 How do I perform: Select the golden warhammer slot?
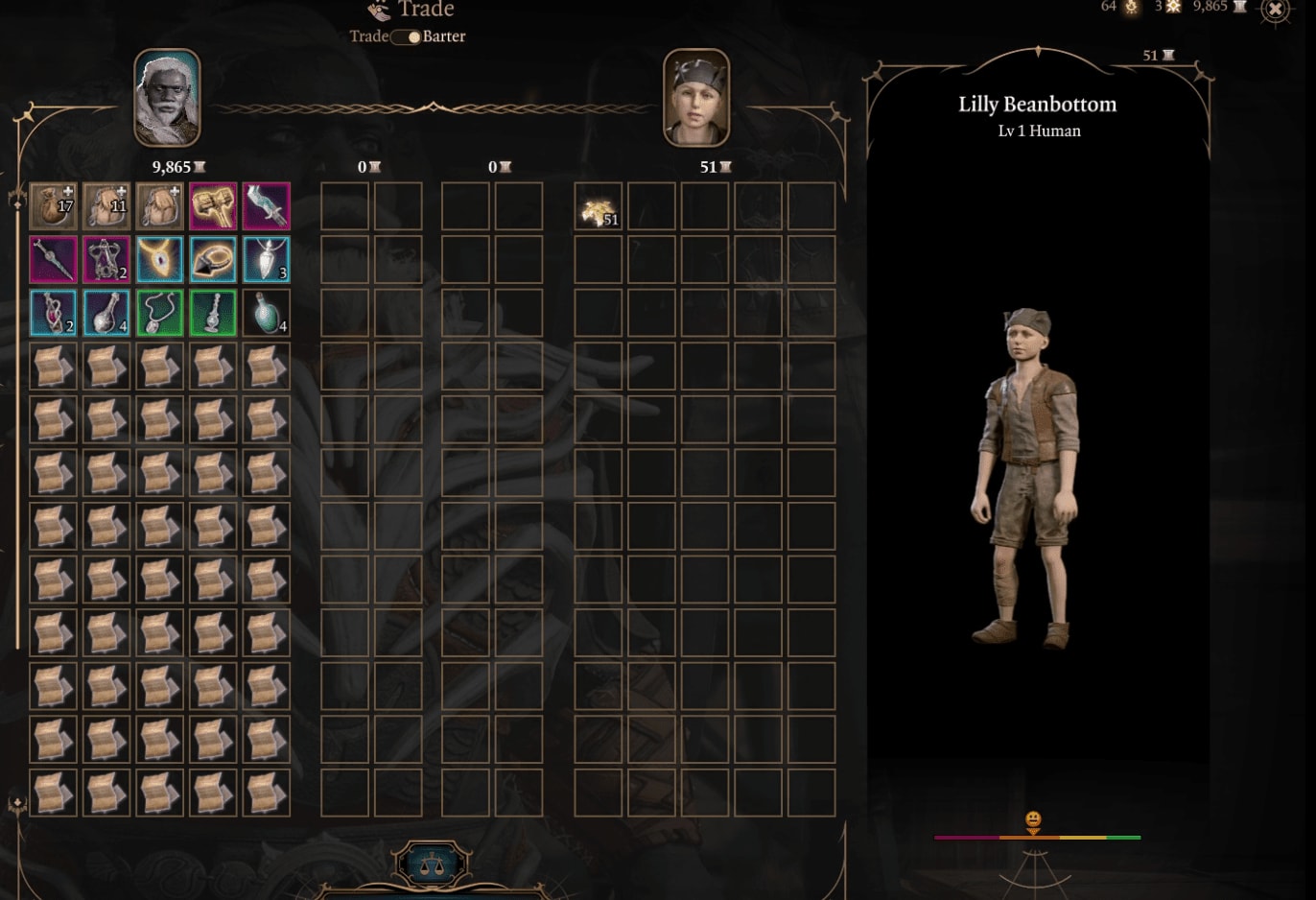click(213, 207)
